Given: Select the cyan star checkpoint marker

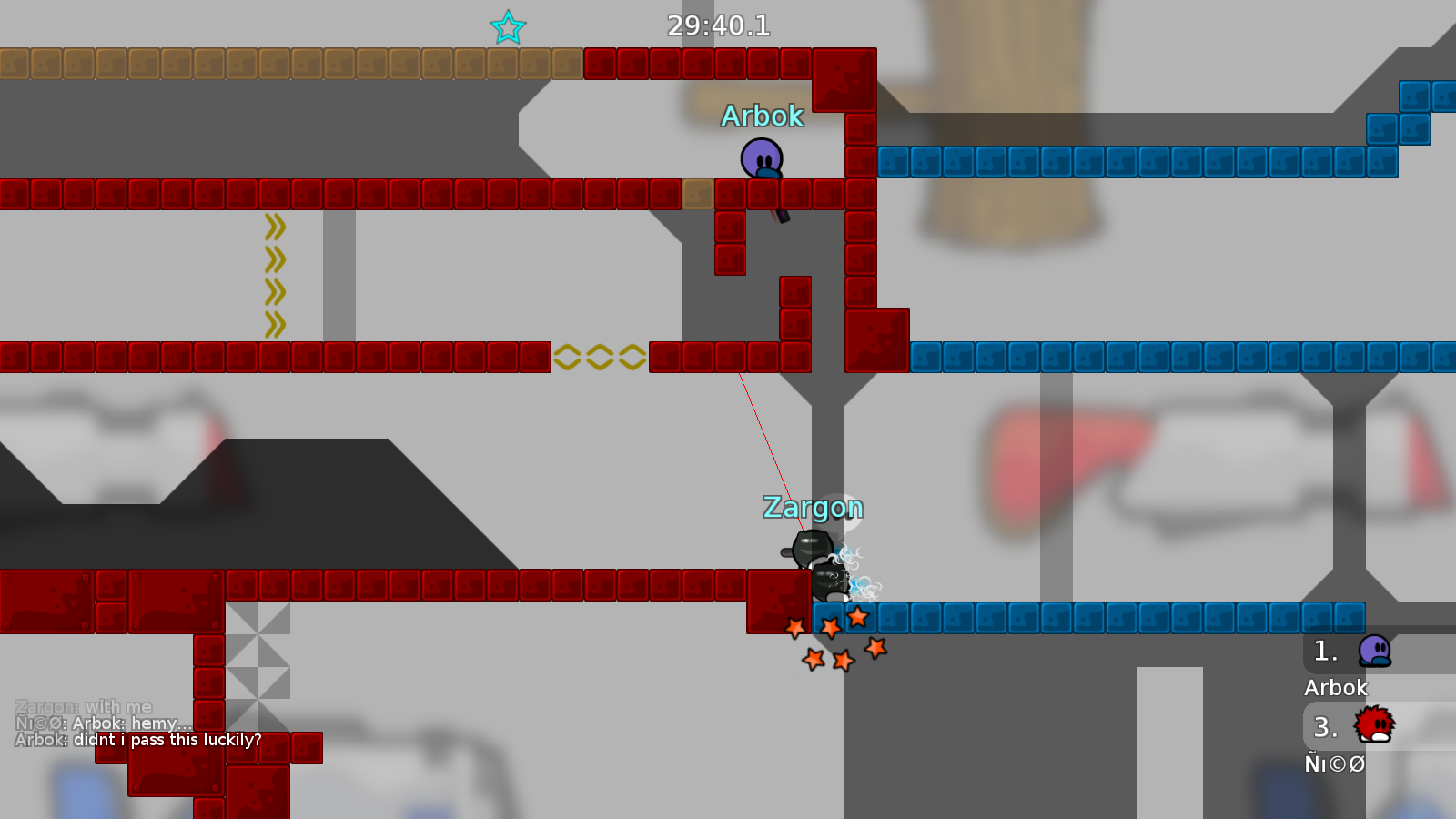Looking at the screenshot, I should pyautogui.click(x=506, y=27).
